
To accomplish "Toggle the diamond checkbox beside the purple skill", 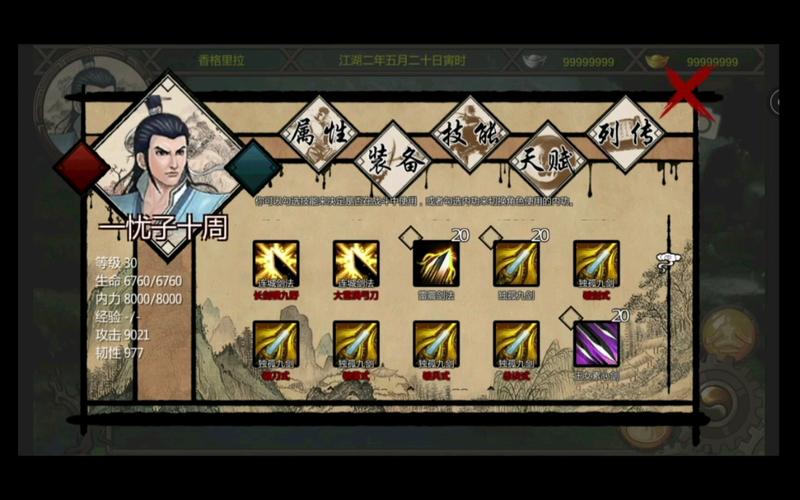I will point(568,318).
